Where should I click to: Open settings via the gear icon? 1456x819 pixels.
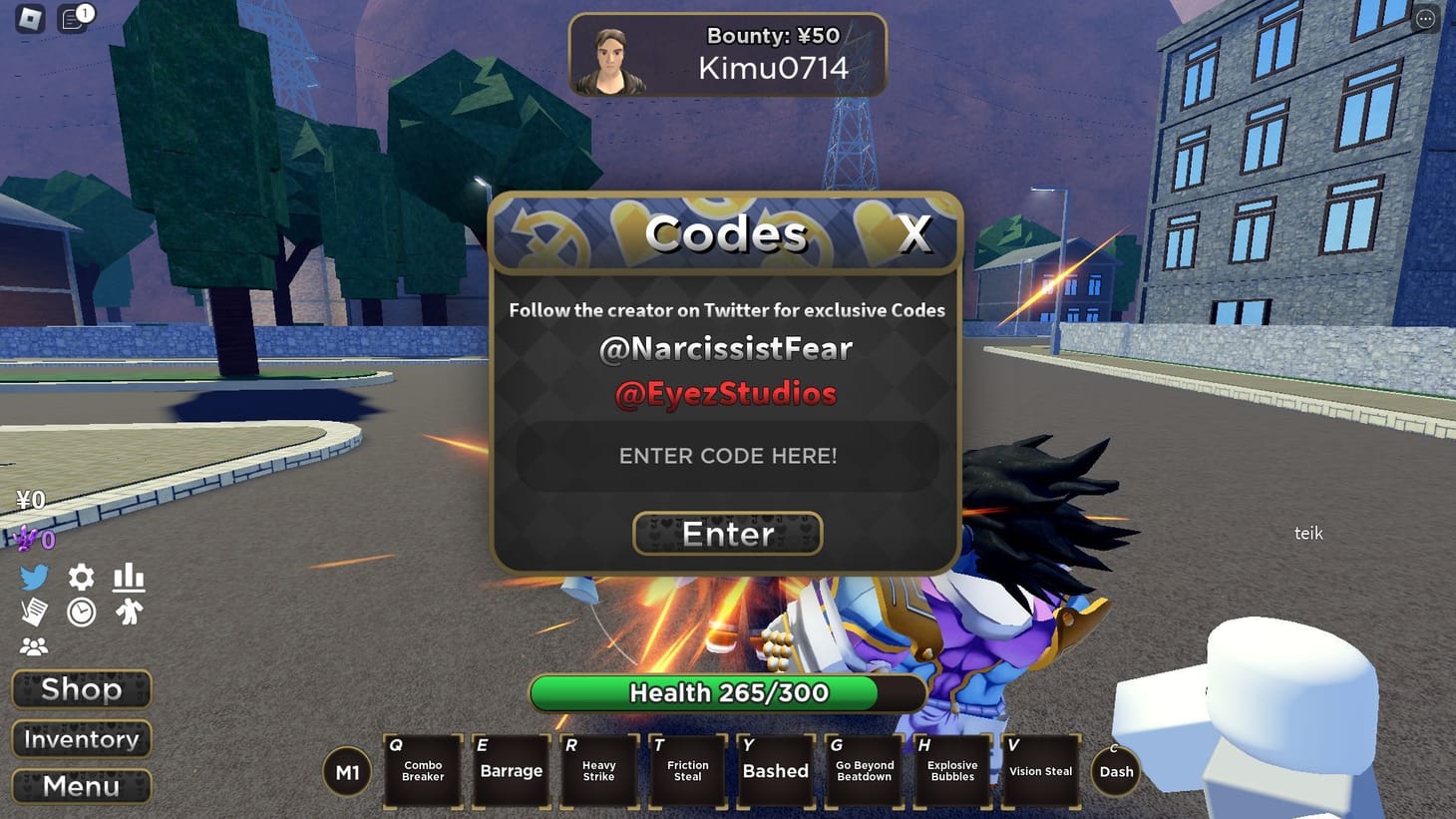tap(81, 577)
